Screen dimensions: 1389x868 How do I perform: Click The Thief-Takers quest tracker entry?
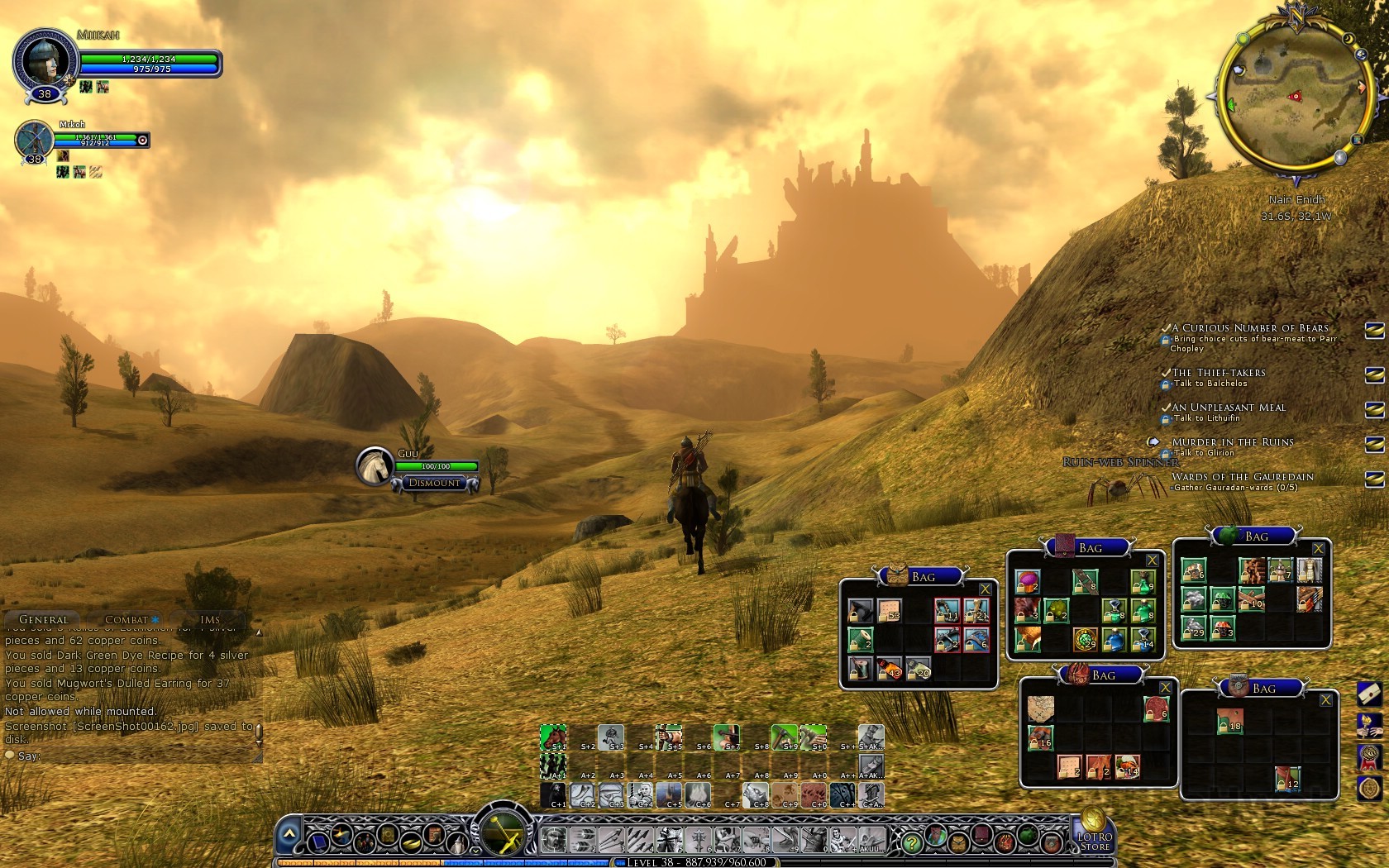1218,373
